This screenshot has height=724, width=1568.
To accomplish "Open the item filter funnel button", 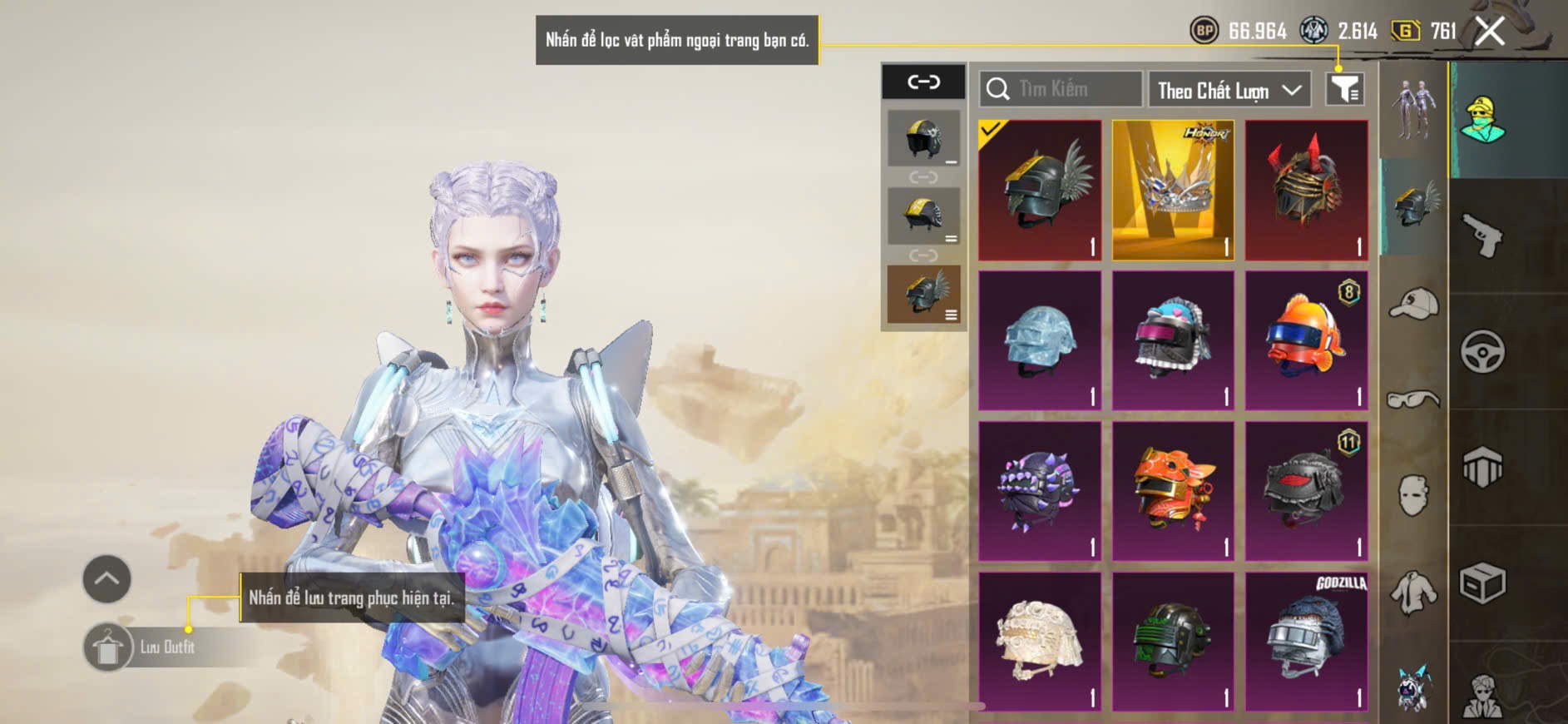I will tap(1344, 89).
